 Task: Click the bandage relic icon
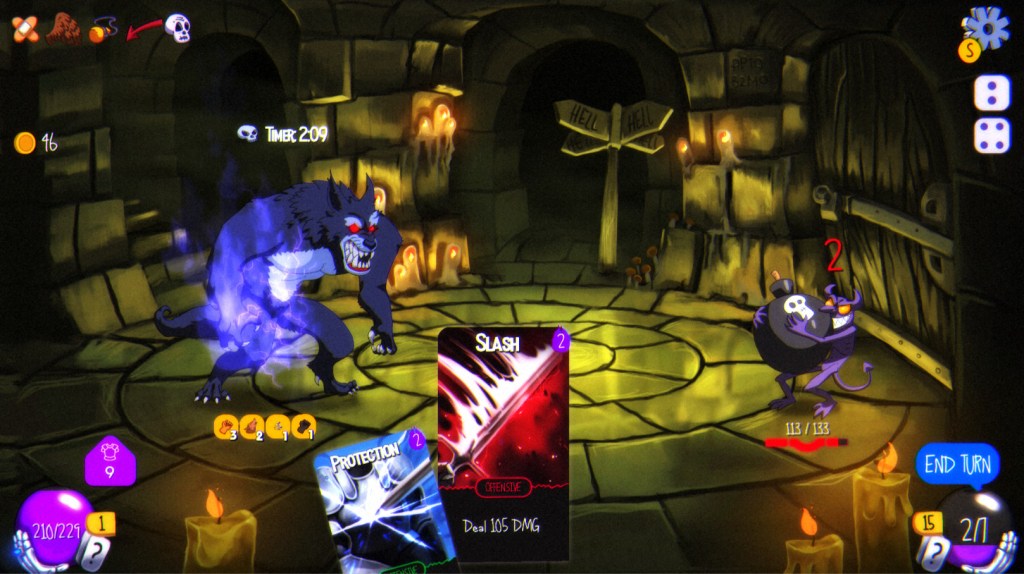[x=25, y=30]
